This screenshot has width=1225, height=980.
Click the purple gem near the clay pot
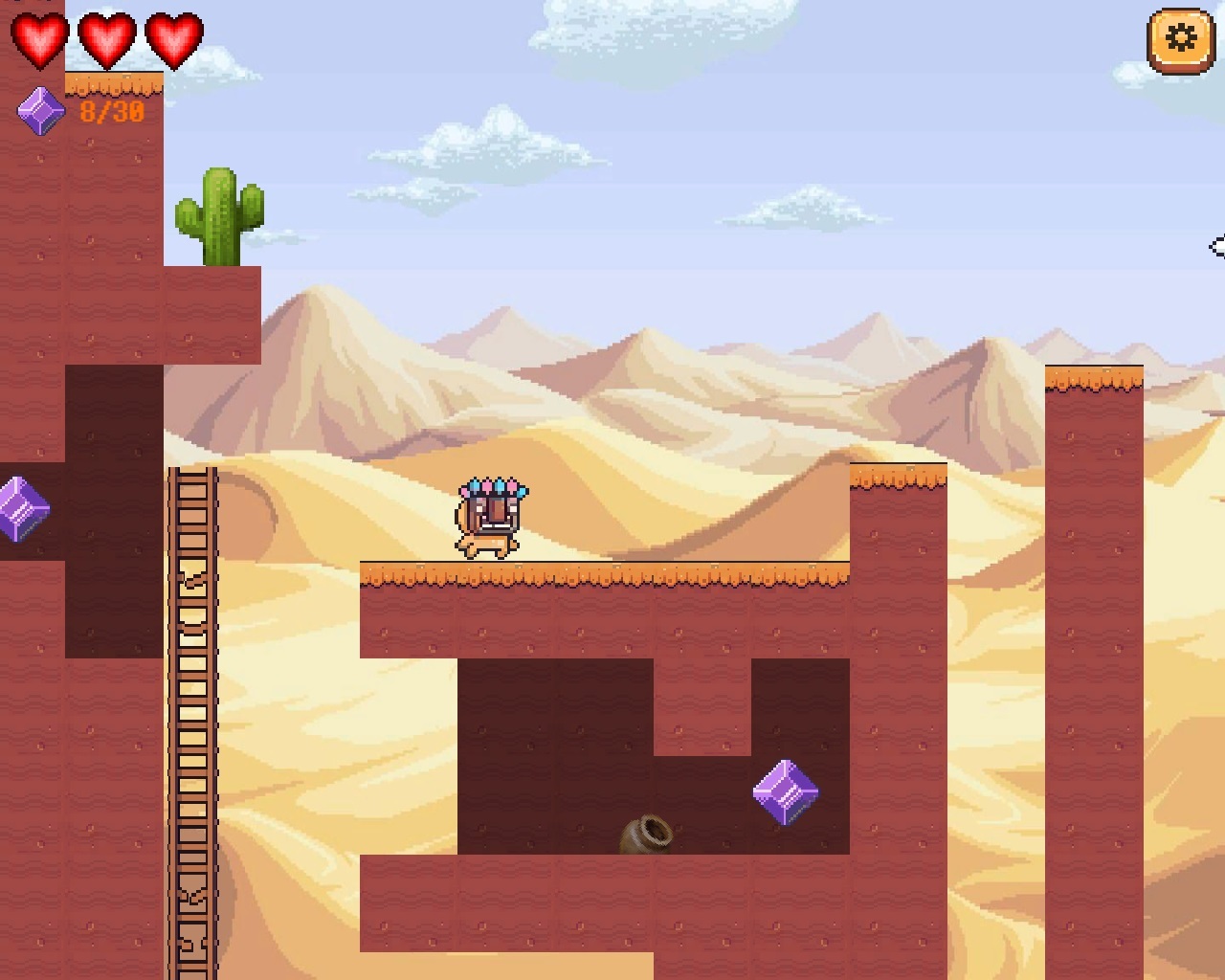pyautogui.click(x=787, y=791)
